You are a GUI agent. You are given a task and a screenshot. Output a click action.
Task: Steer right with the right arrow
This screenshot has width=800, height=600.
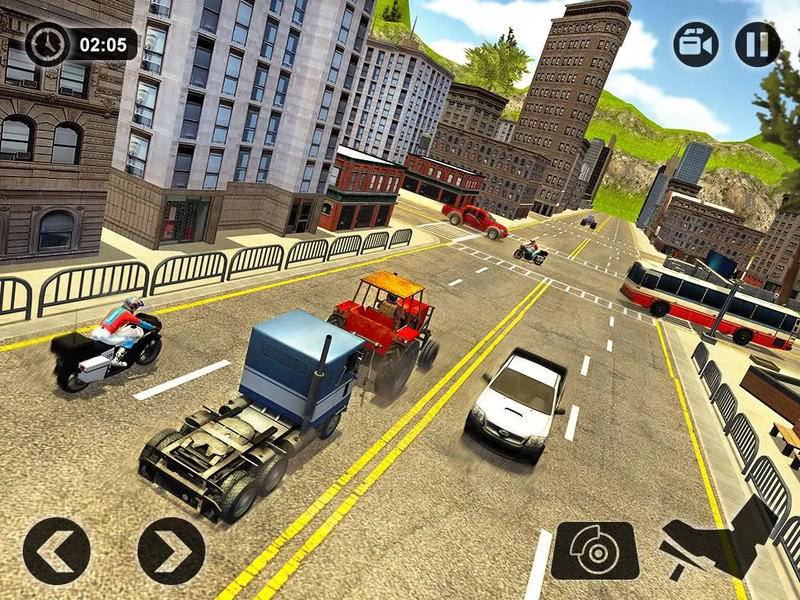[x=171, y=551]
